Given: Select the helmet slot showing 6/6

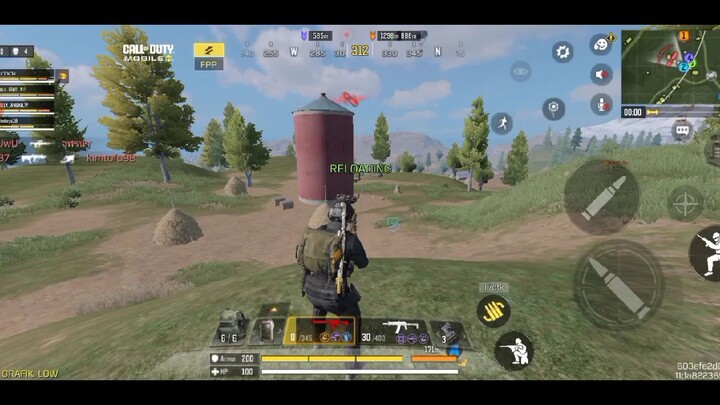Looking at the screenshot, I should click(x=231, y=329).
